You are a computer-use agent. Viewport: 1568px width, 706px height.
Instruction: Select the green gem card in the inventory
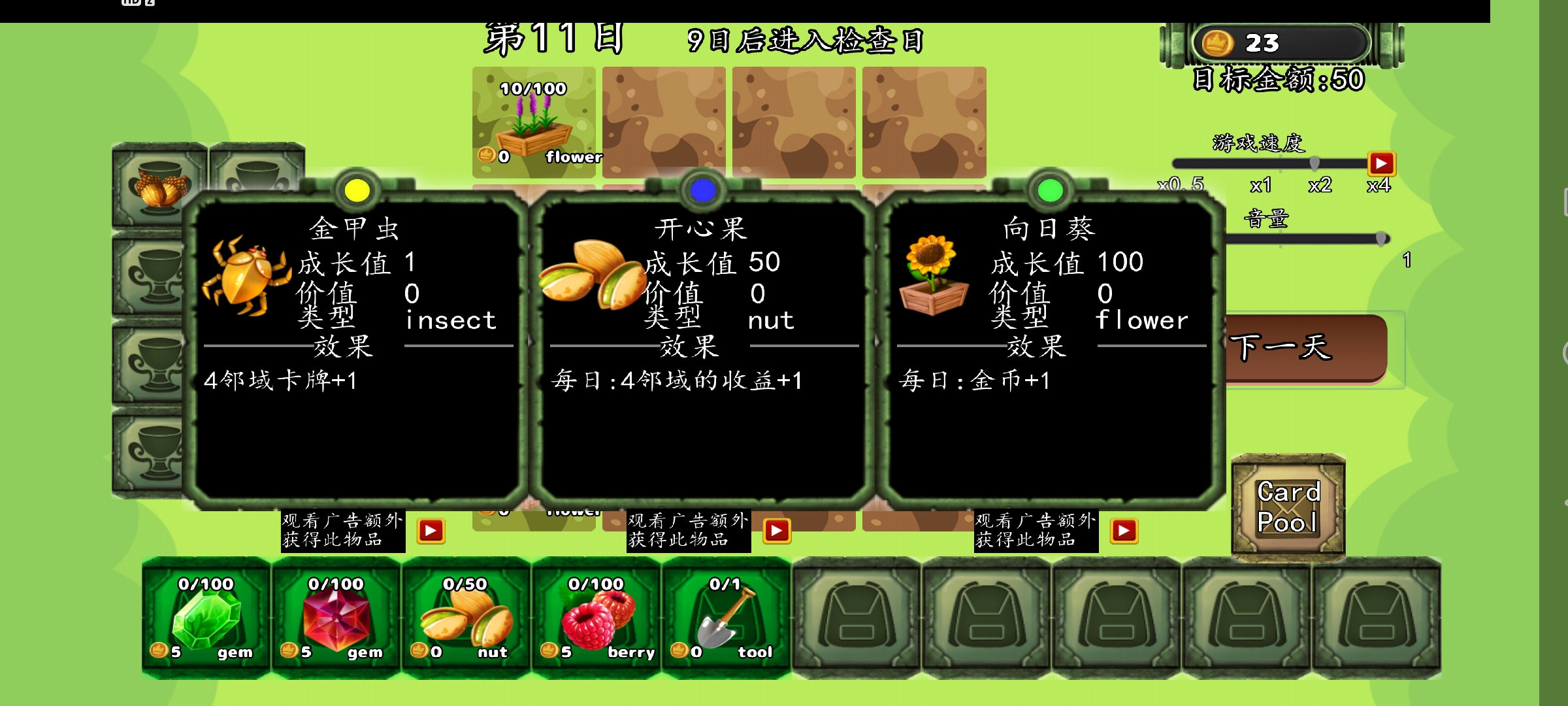(206, 614)
